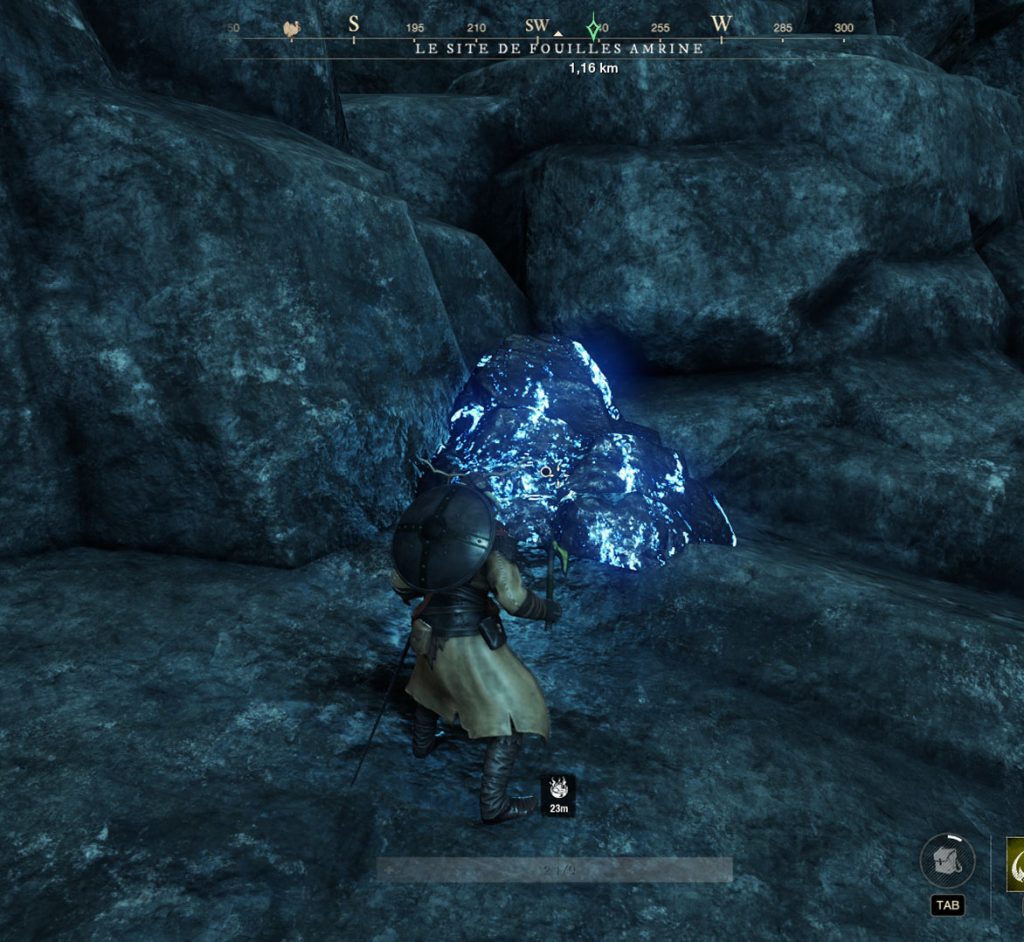The height and width of the screenshot is (942, 1024).
Task: Activate the yellow ability icon
Action: 1015,864
